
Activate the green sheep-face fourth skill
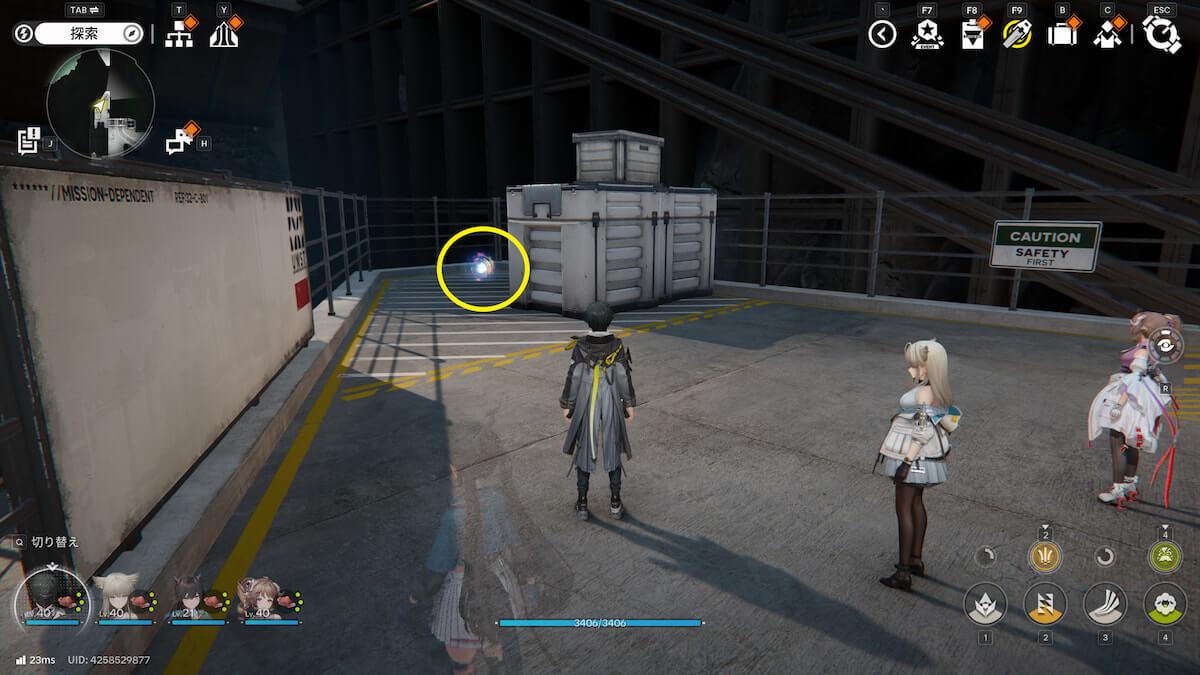[x=1164, y=604]
